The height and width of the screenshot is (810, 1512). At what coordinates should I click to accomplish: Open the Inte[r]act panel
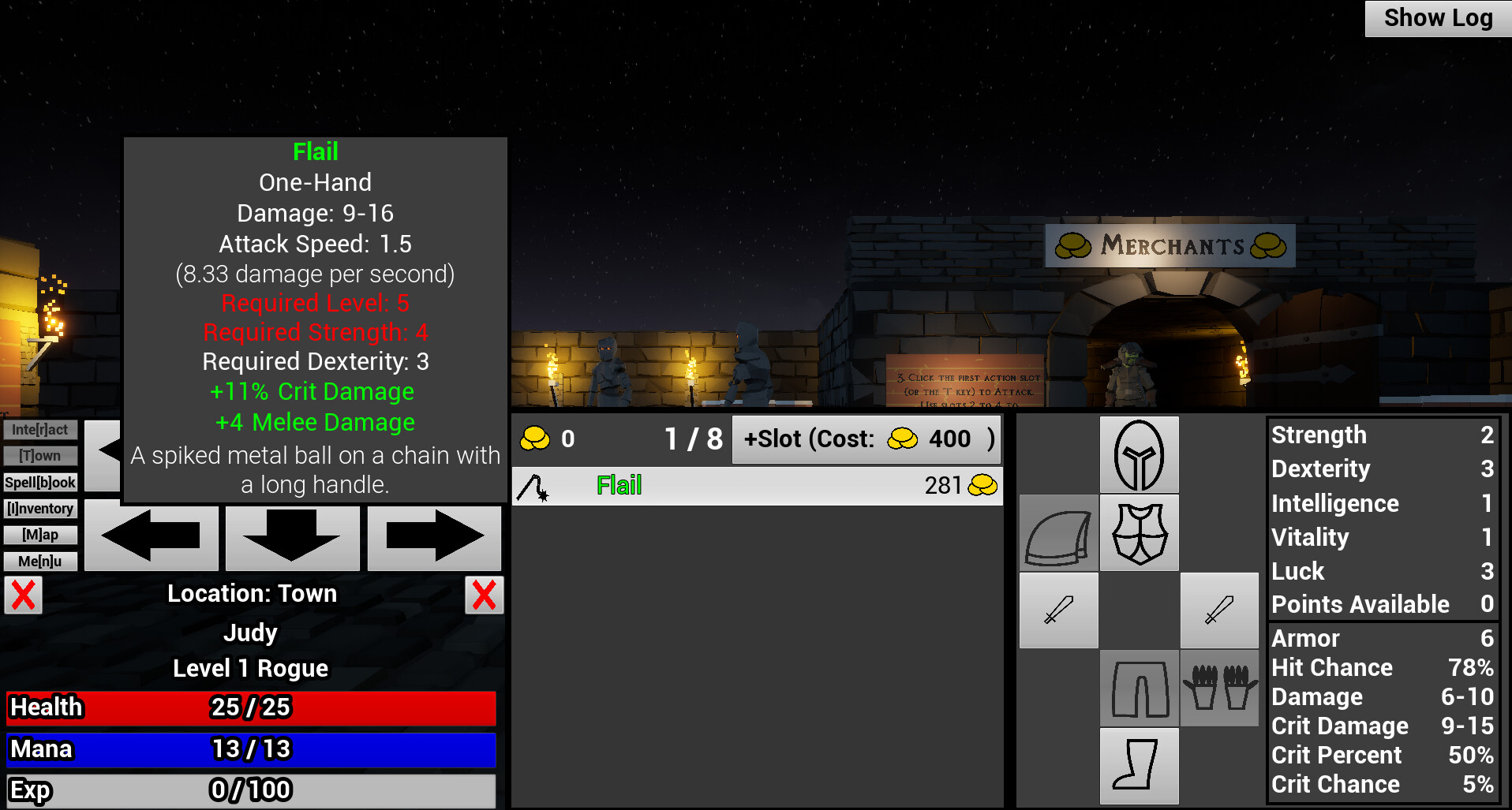click(39, 429)
